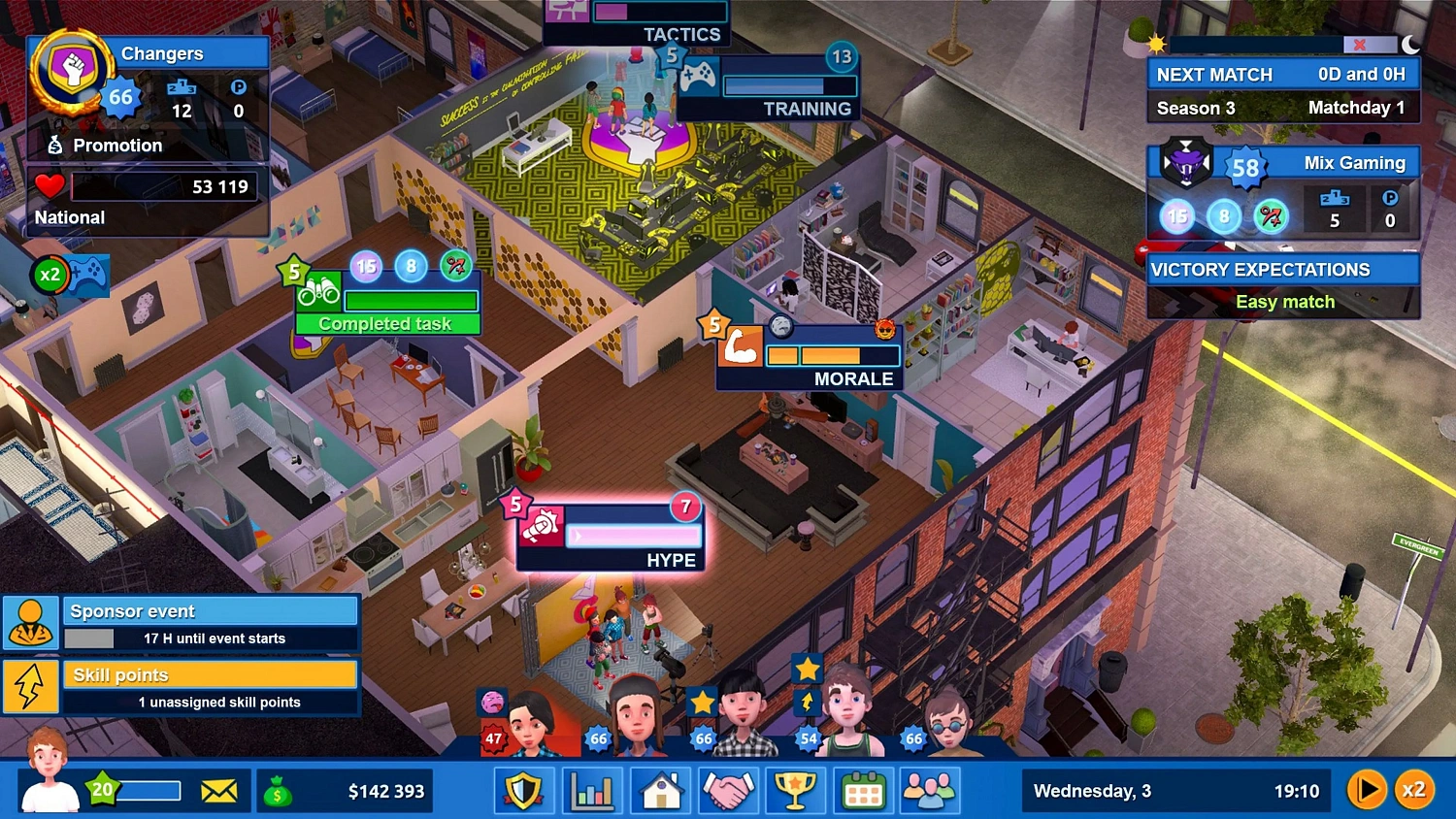Open the unassigned Skill points panel

click(x=211, y=674)
